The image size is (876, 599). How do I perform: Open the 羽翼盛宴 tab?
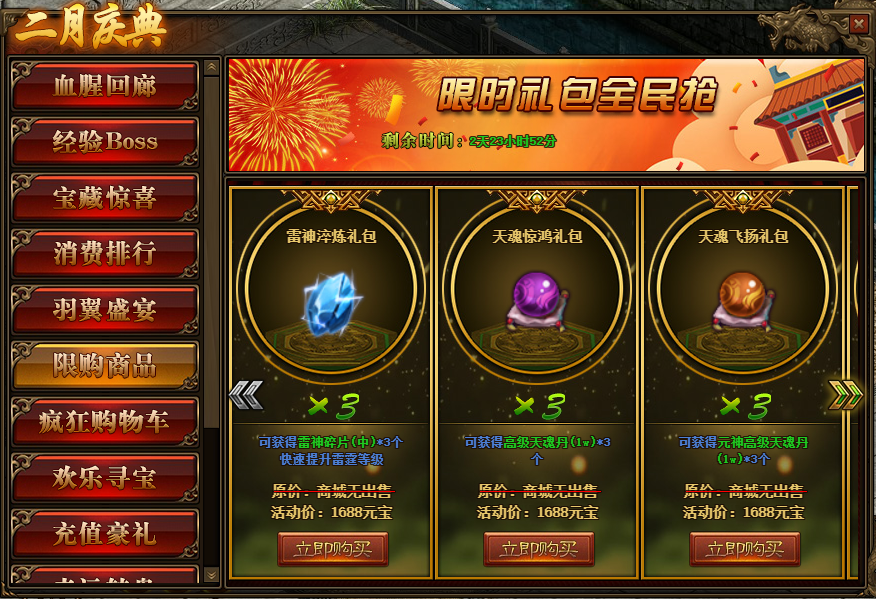tap(105, 310)
